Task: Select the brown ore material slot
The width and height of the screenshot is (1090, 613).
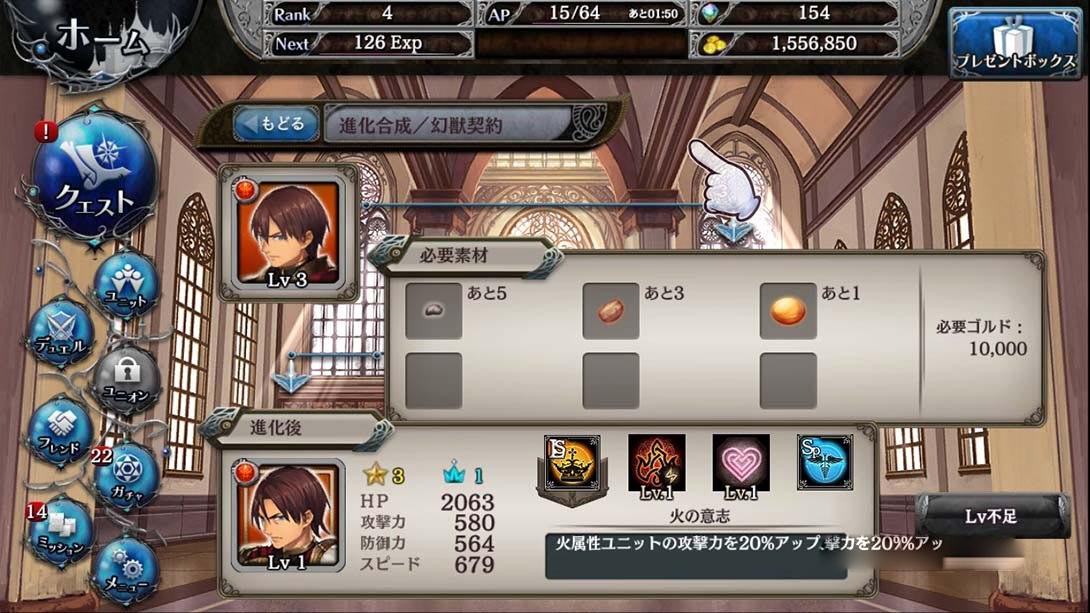Action: [611, 311]
